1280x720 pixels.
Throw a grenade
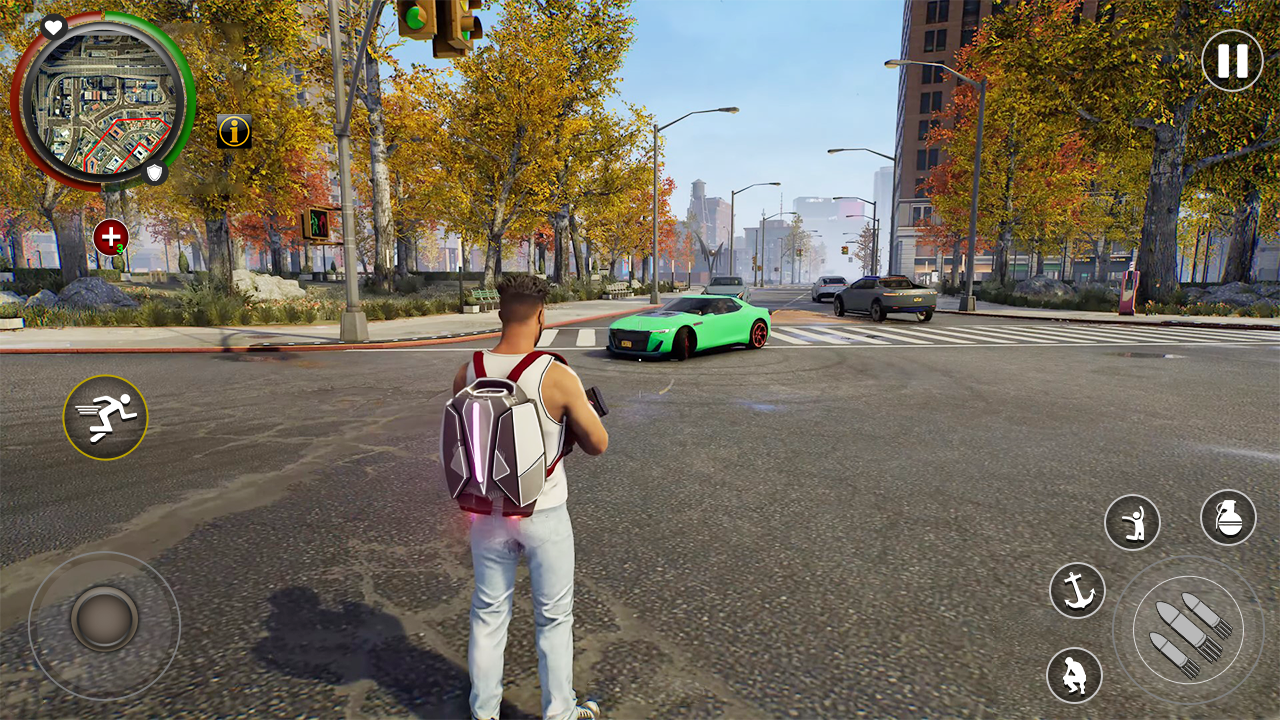tap(1228, 517)
